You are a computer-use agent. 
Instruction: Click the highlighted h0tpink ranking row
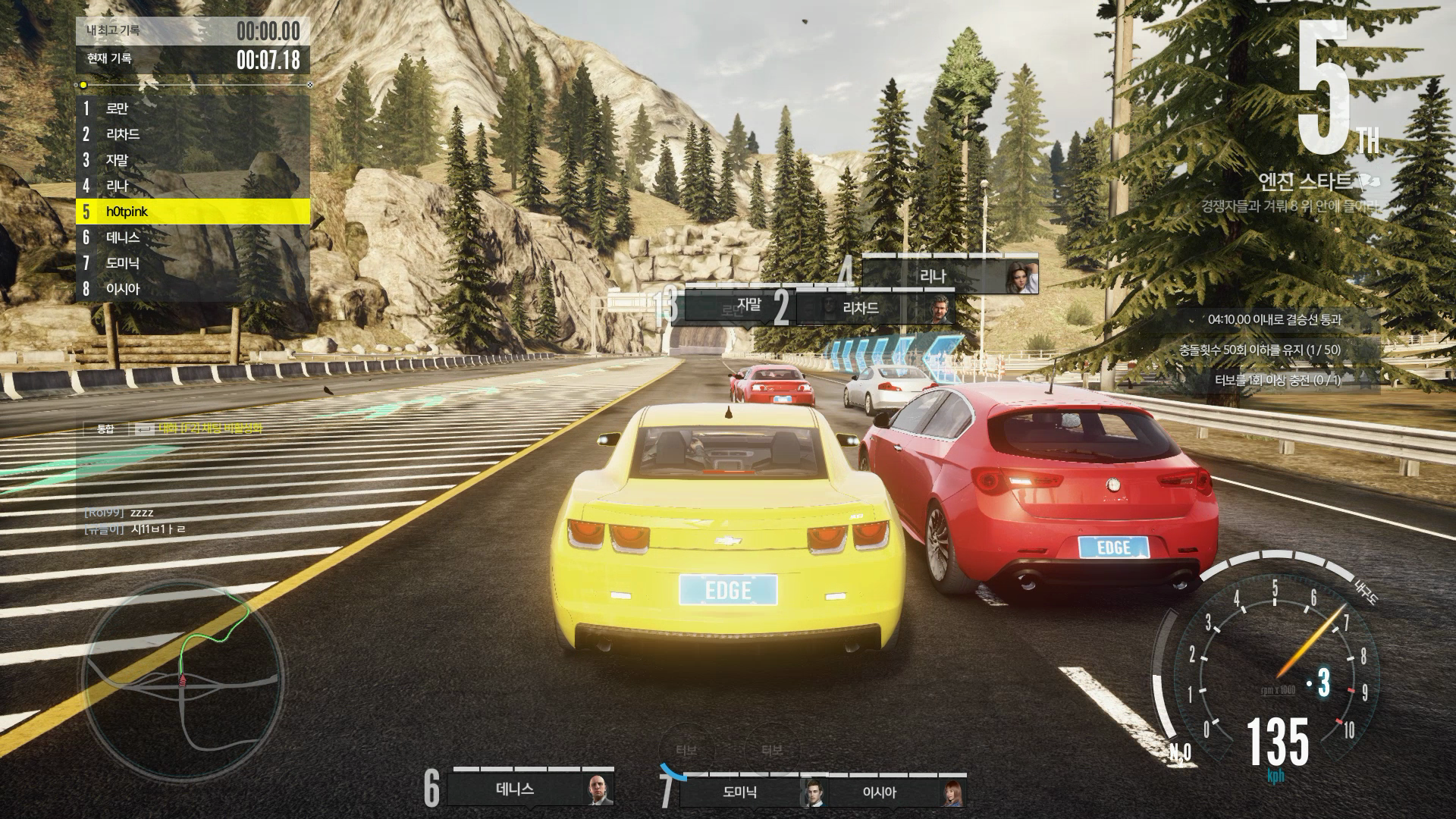click(193, 212)
